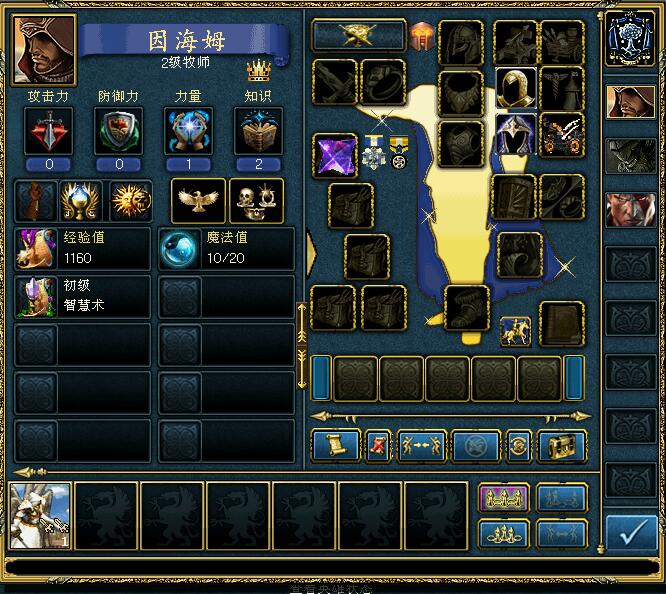Open the golden treasure chest button
The height and width of the screenshot is (594, 666).
click(562, 445)
